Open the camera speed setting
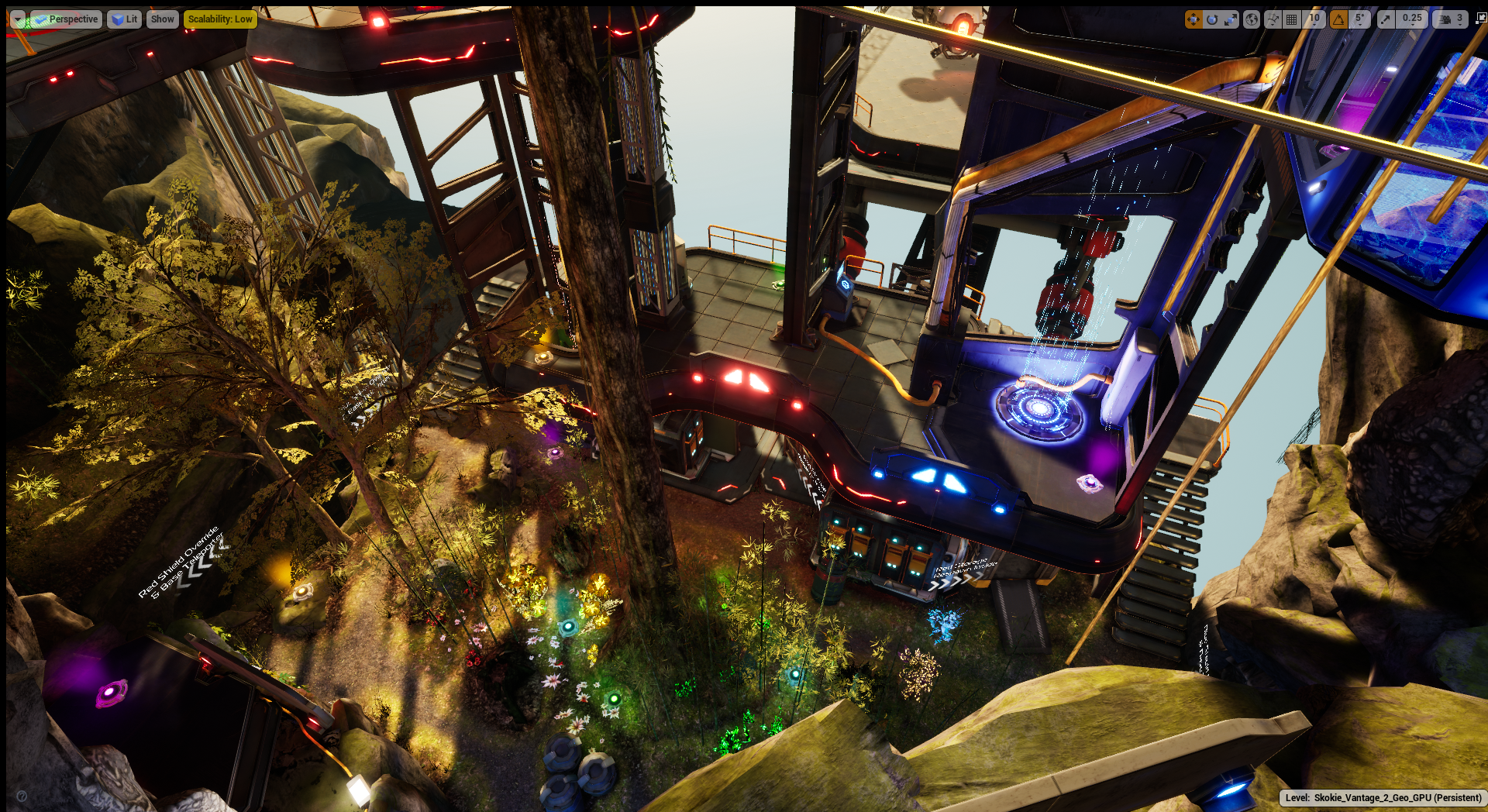Viewport: 1488px width, 812px height. click(x=1450, y=19)
